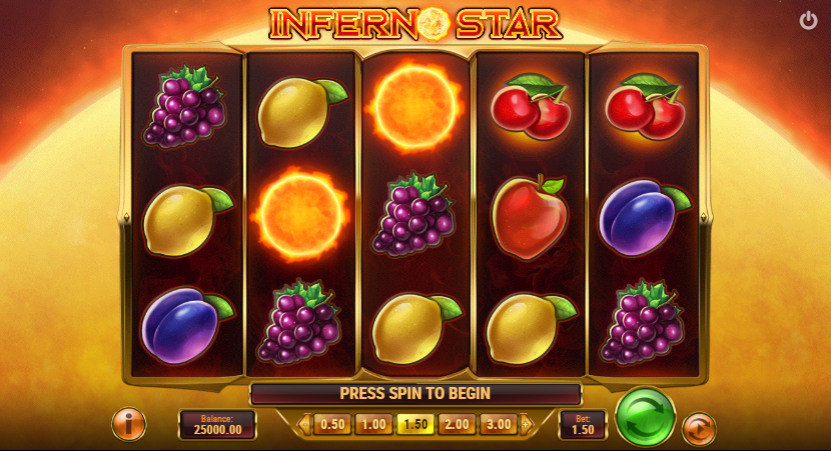Switch the bet to 3.00

click(x=497, y=424)
